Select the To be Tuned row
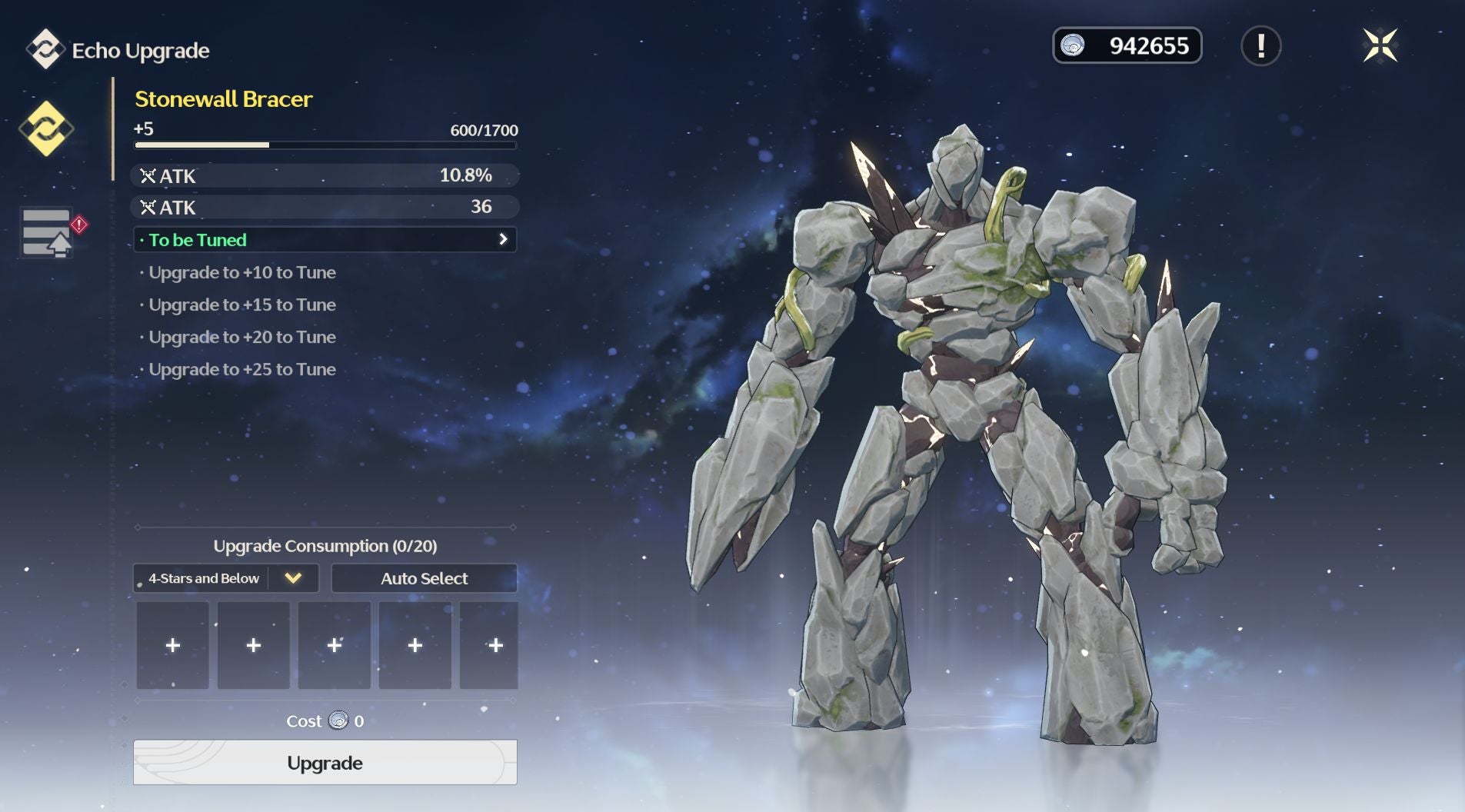 325,240
